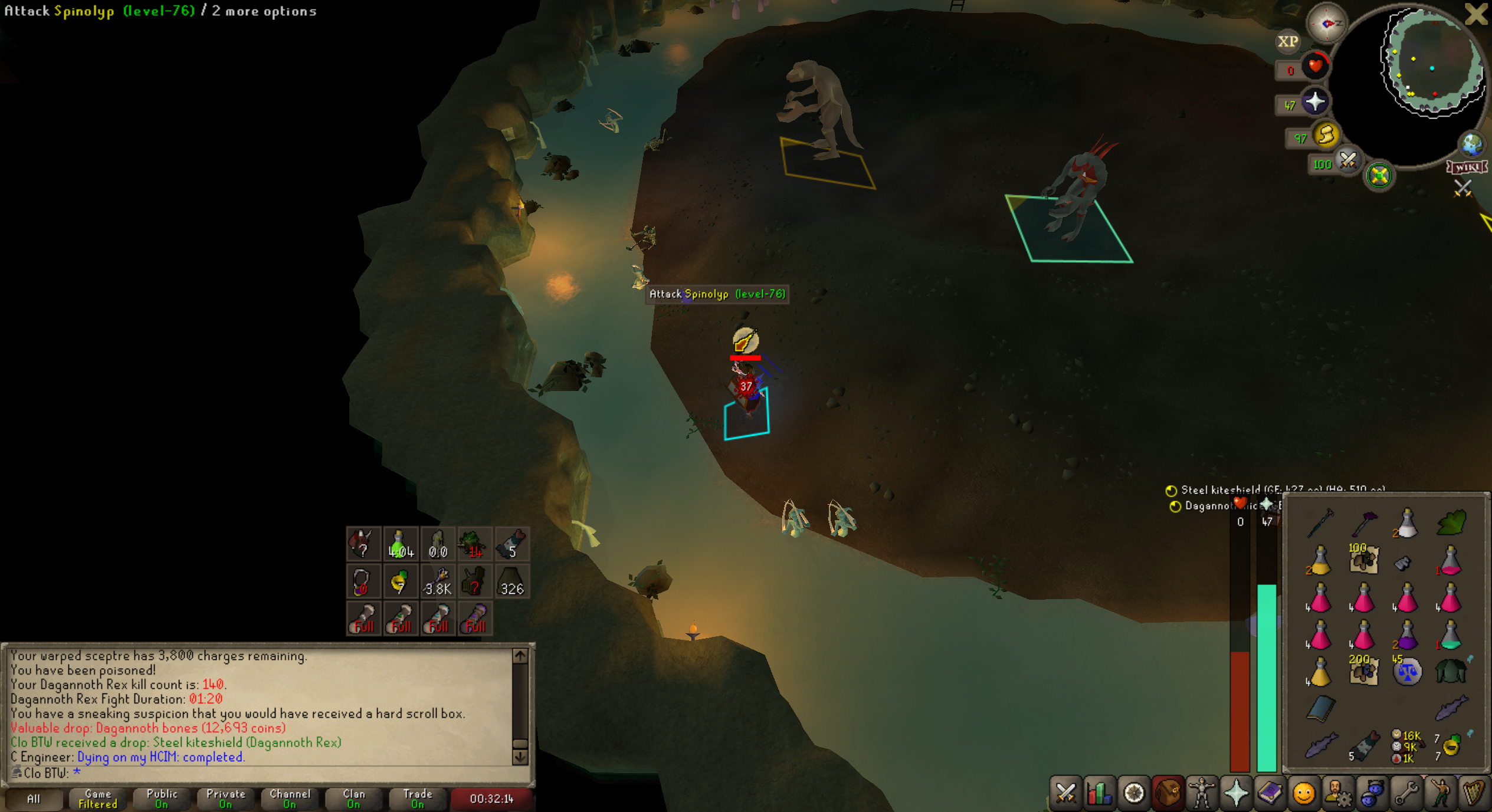This screenshot has width=1492, height=812.
Task: Toggle the XP drops button
Action: pos(1287,41)
